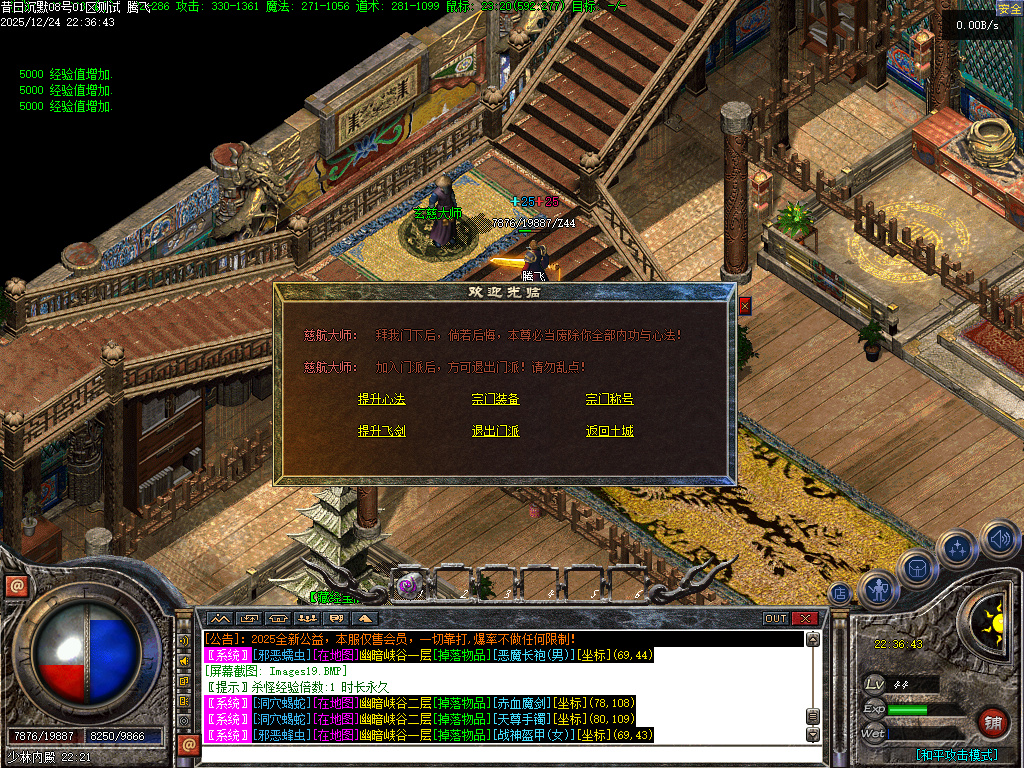This screenshot has height=768, width=1024.
Task: Click the mountain icon on the chat toolbar
Action: click(x=219, y=618)
